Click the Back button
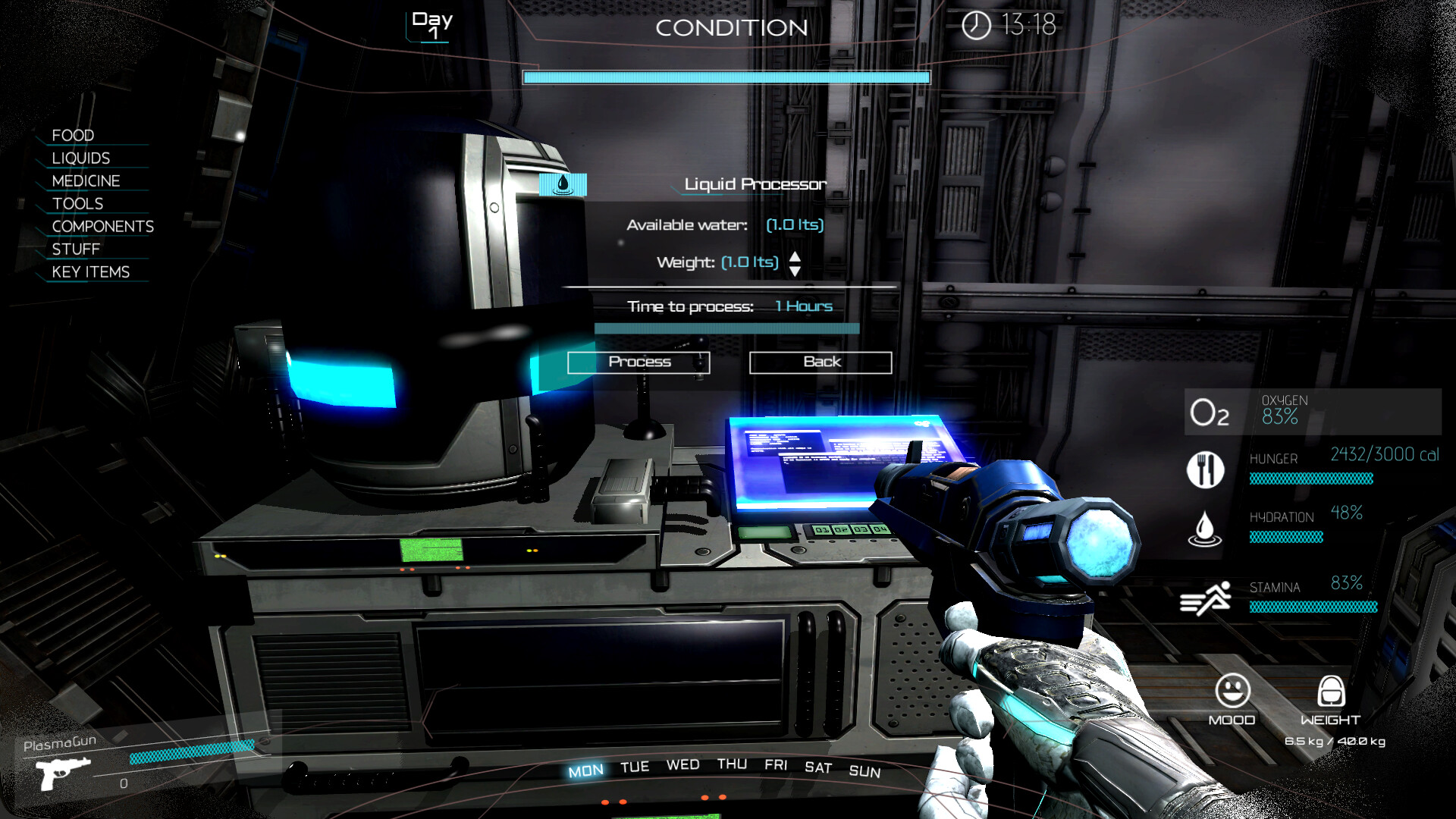 coord(820,362)
